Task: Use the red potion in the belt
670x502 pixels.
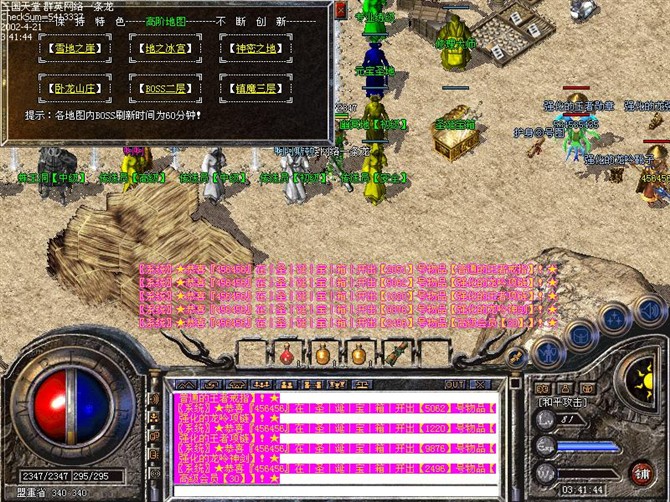Action: click(x=286, y=354)
